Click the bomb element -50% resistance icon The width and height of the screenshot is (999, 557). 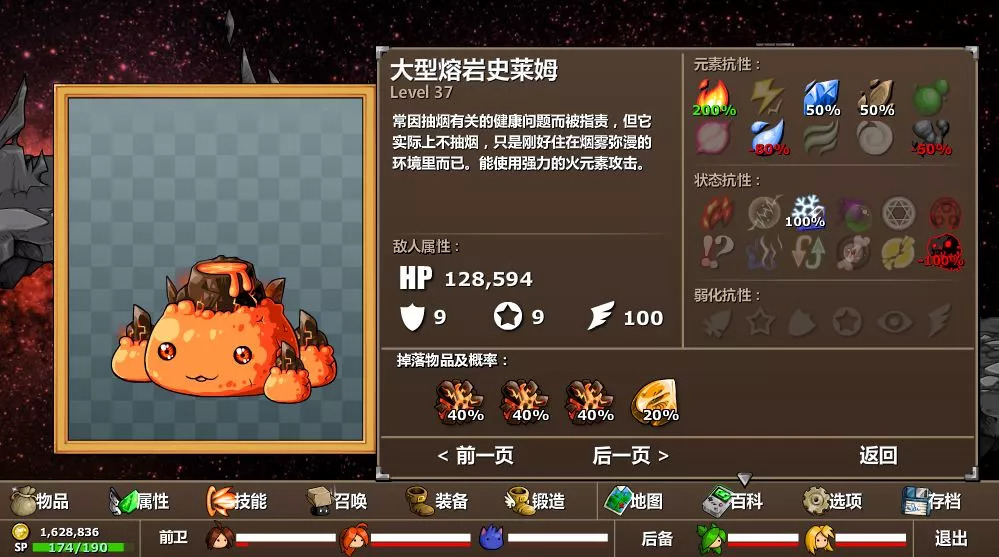932,137
